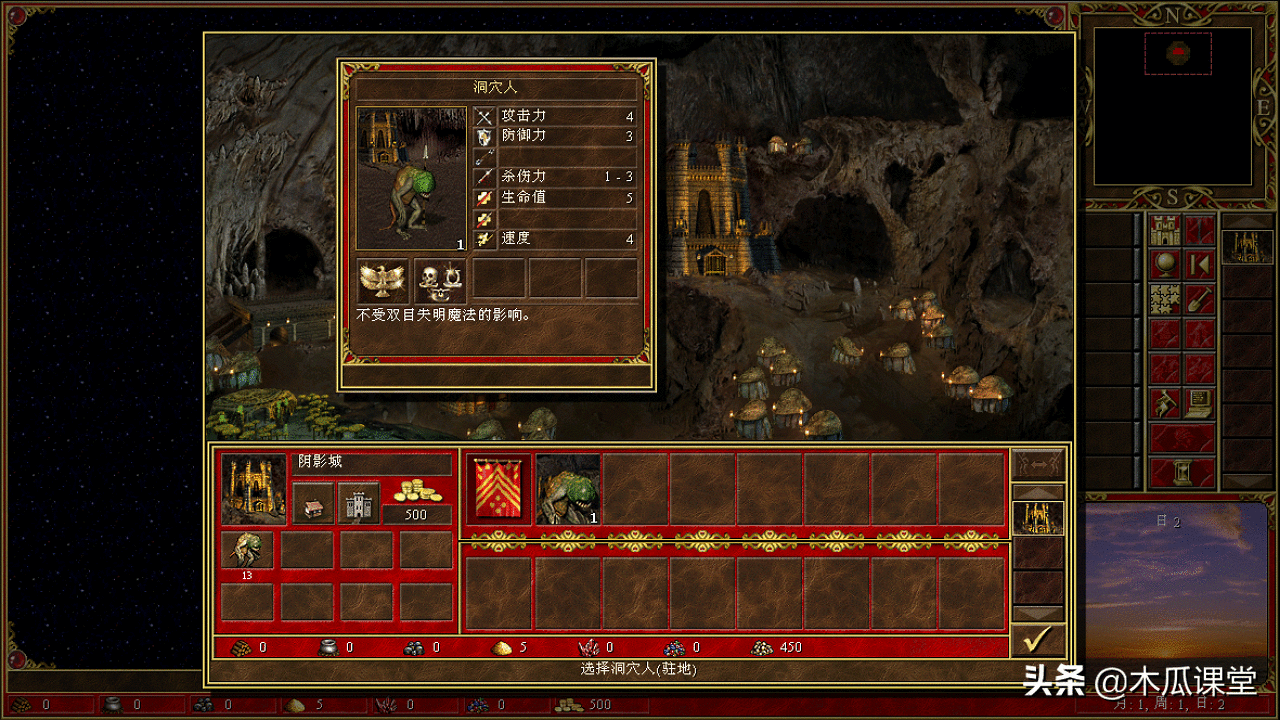Click the split troops arrows button
The height and width of the screenshot is (720, 1280).
coord(1037,464)
